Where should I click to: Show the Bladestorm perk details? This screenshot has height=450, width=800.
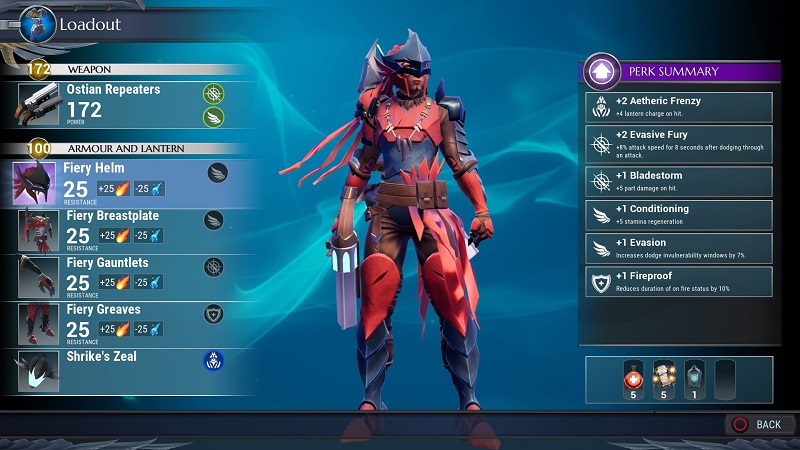pyautogui.click(x=679, y=180)
